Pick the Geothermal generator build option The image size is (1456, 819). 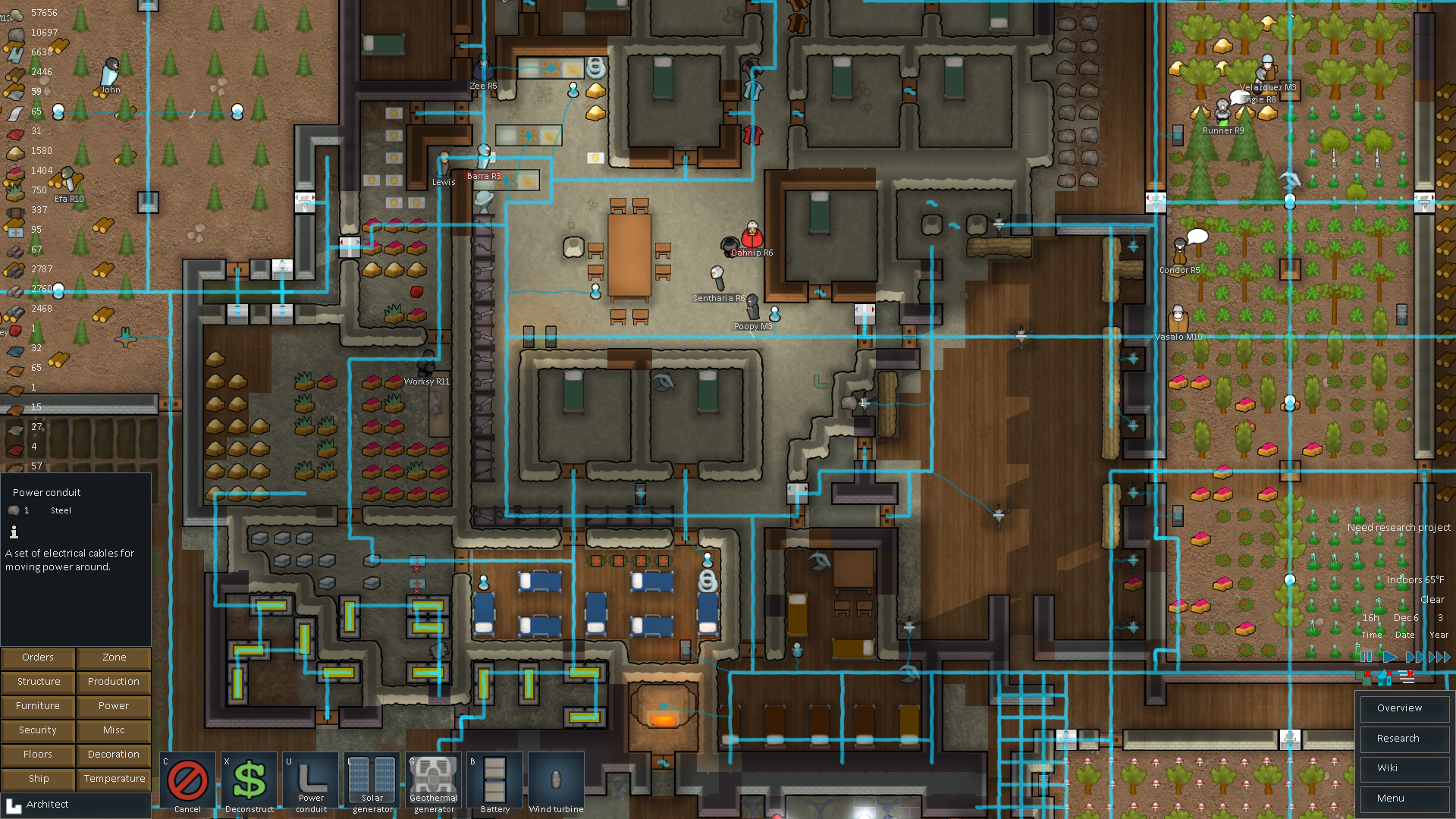[x=434, y=782]
